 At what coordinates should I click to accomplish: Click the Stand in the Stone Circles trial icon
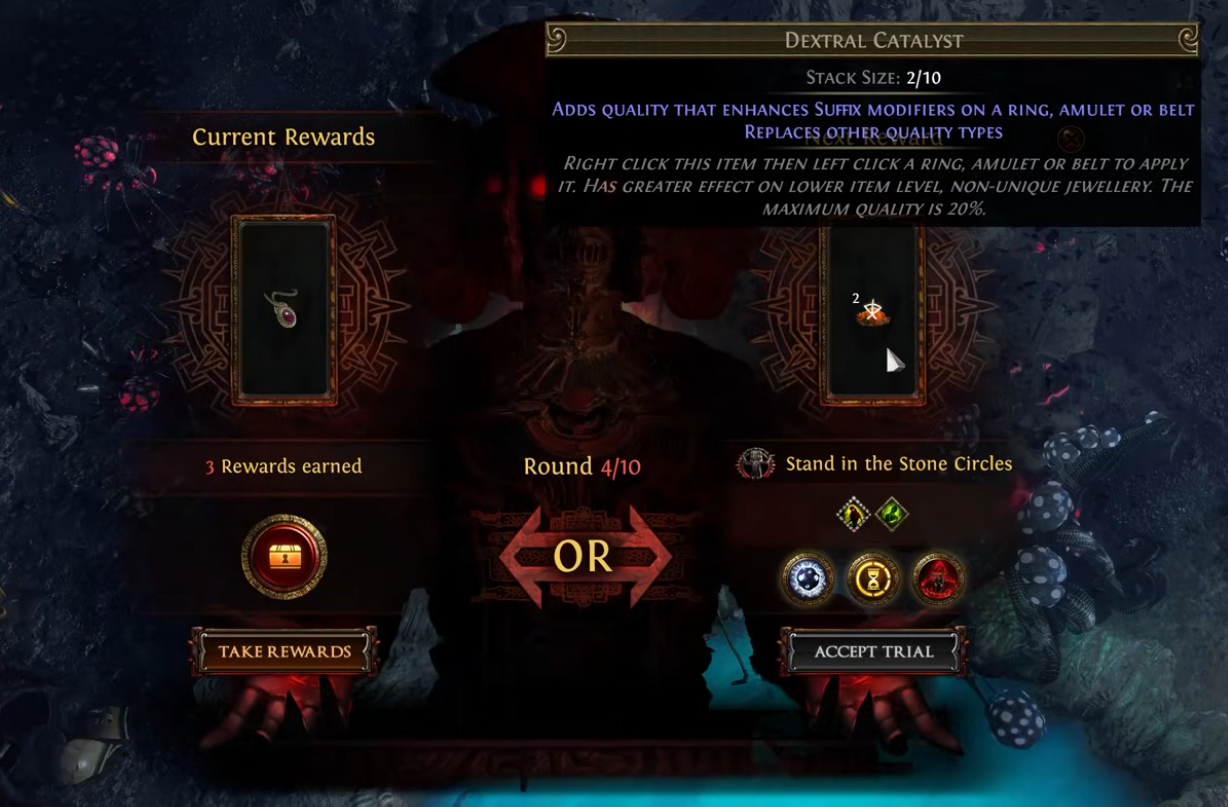(x=757, y=464)
